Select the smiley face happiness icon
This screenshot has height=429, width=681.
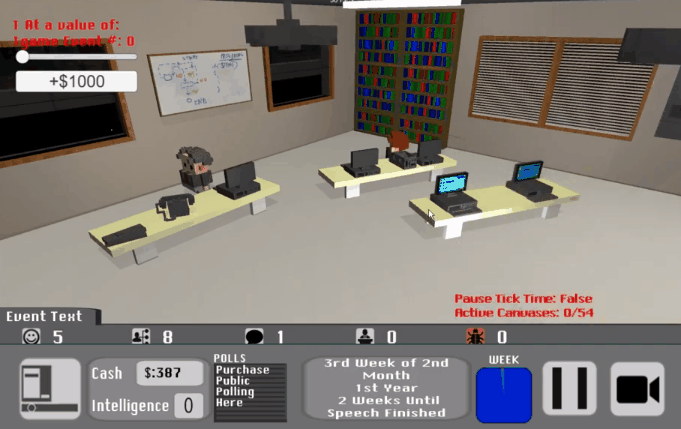[x=31, y=337]
